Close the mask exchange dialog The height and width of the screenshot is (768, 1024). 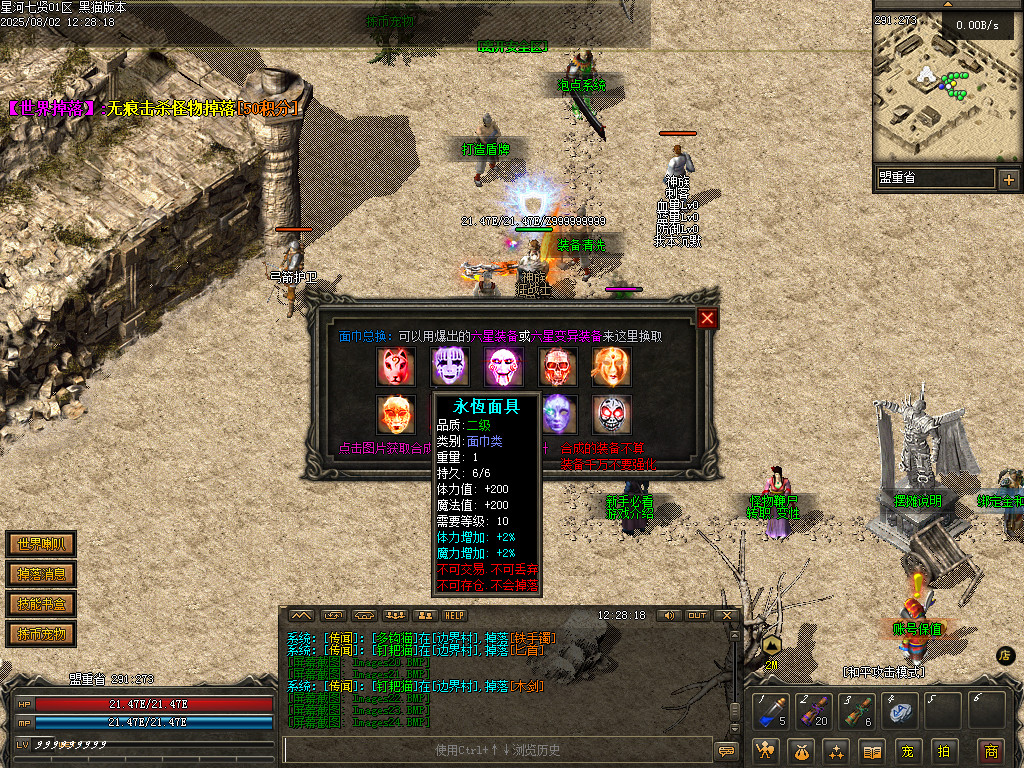[x=708, y=318]
